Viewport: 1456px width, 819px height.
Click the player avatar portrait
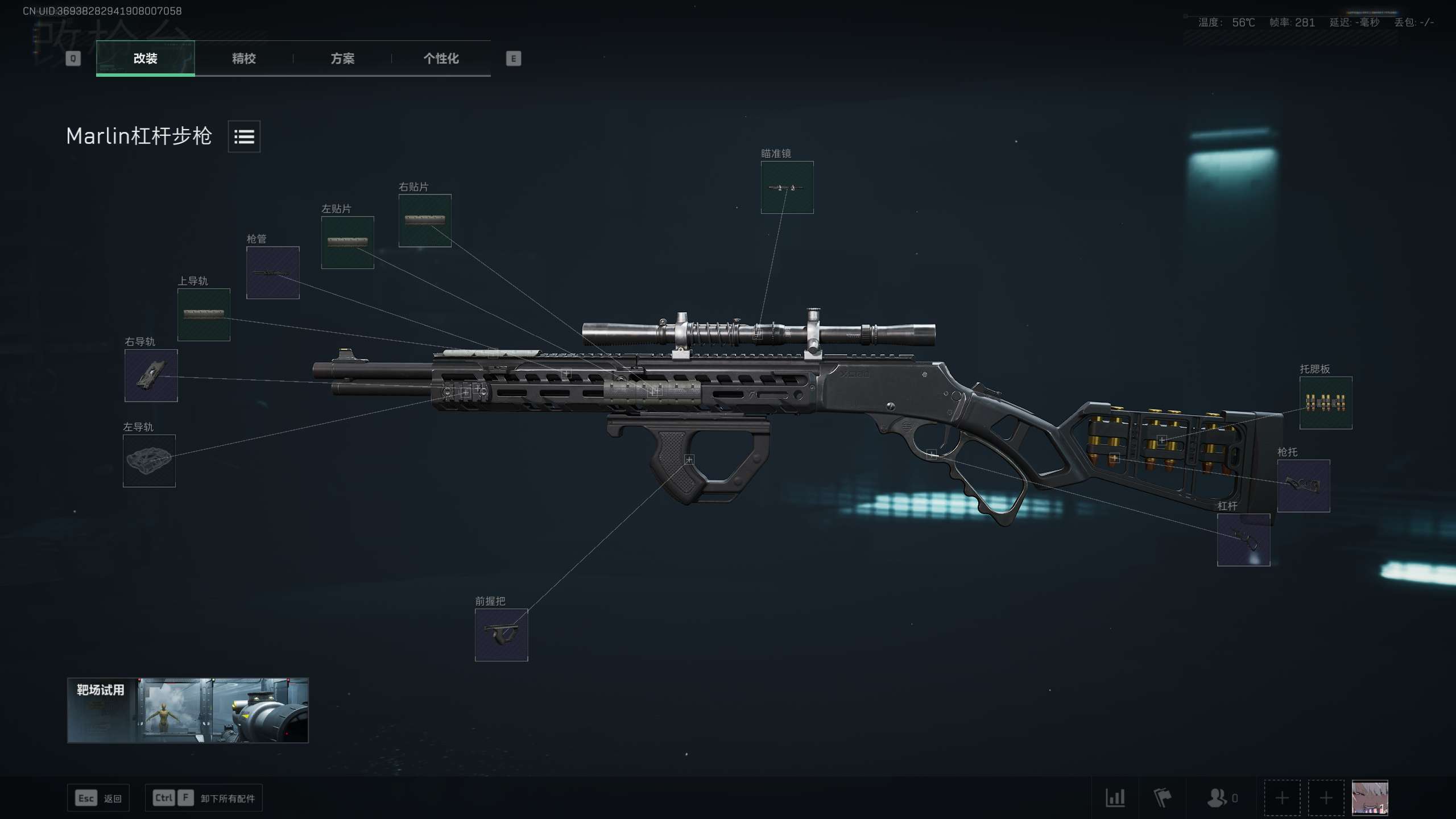[x=1370, y=797]
